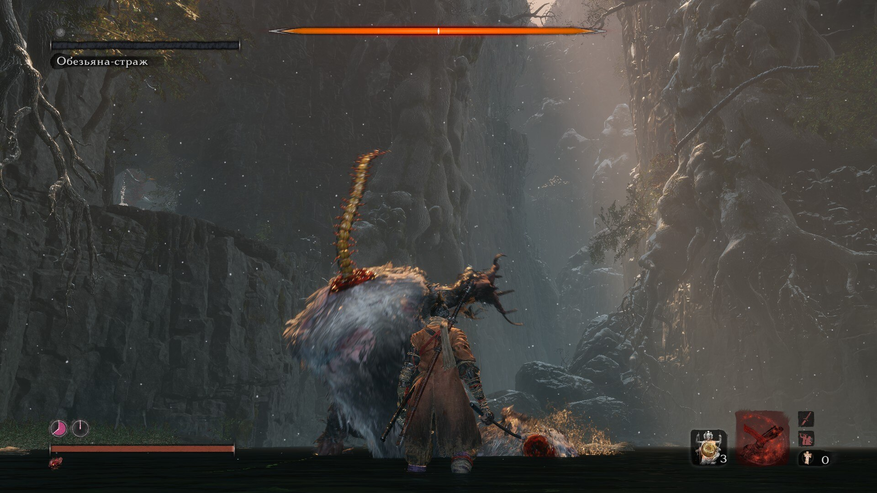Click the pink partially filled resurrection node
The height and width of the screenshot is (493, 877).
pos(59,428)
